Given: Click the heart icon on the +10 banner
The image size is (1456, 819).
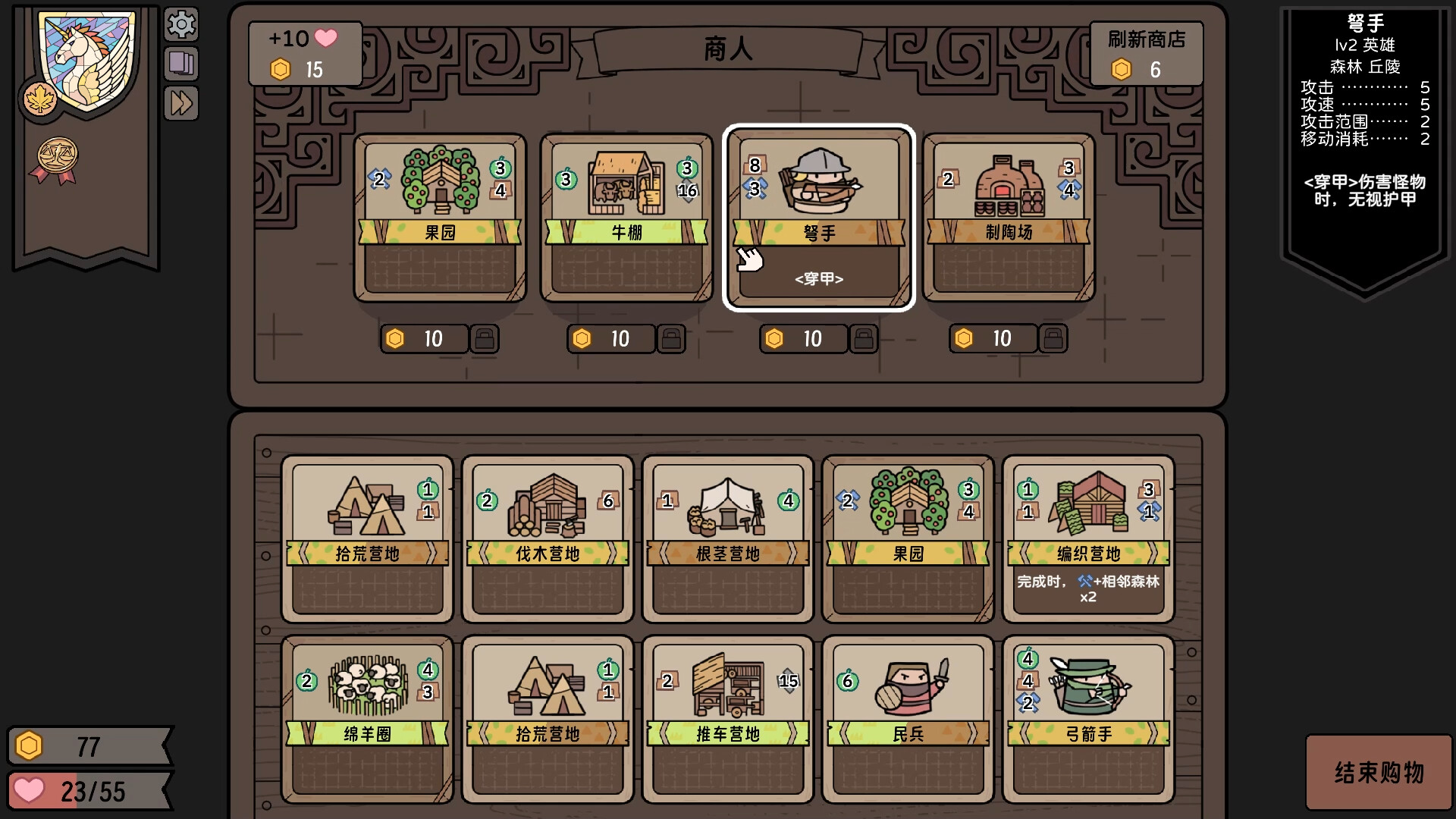Looking at the screenshot, I should tap(328, 37).
